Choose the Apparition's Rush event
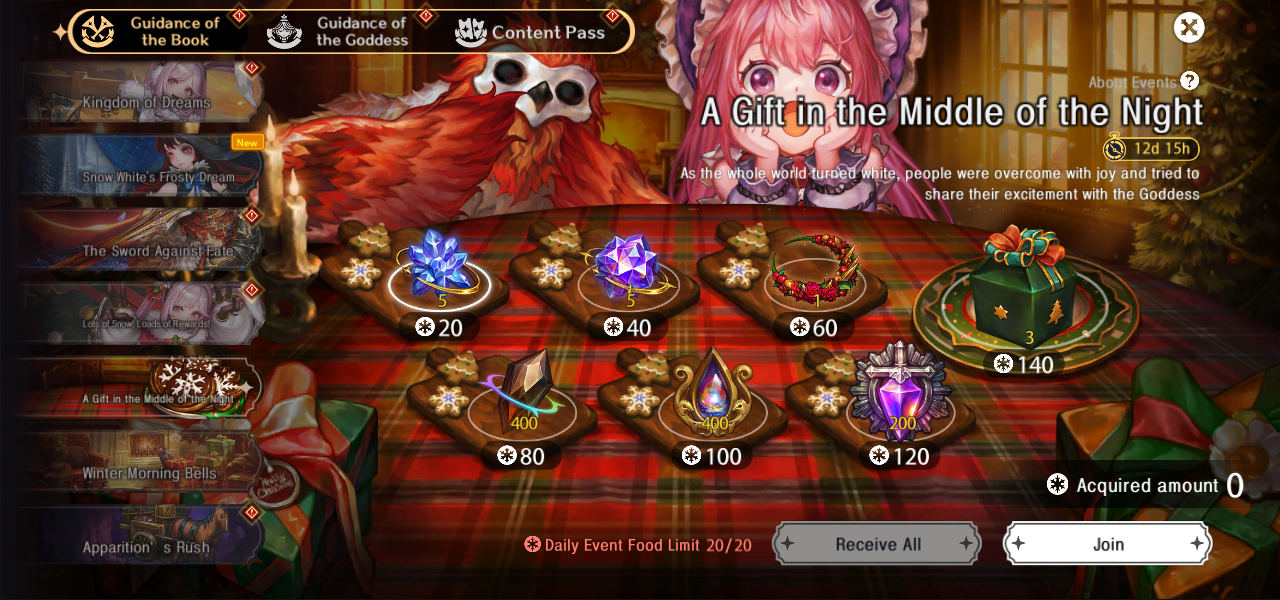 coord(145,540)
